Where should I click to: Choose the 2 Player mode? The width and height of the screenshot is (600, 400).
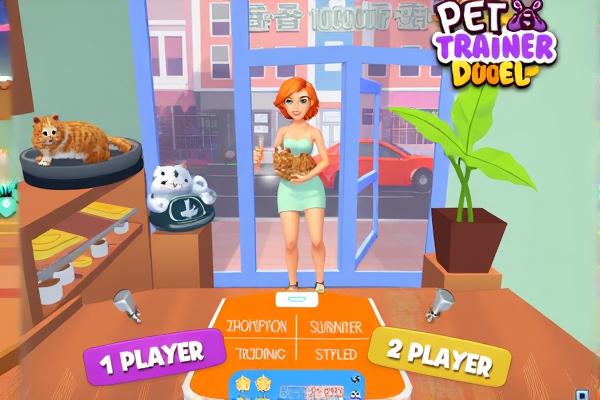(438, 357)
